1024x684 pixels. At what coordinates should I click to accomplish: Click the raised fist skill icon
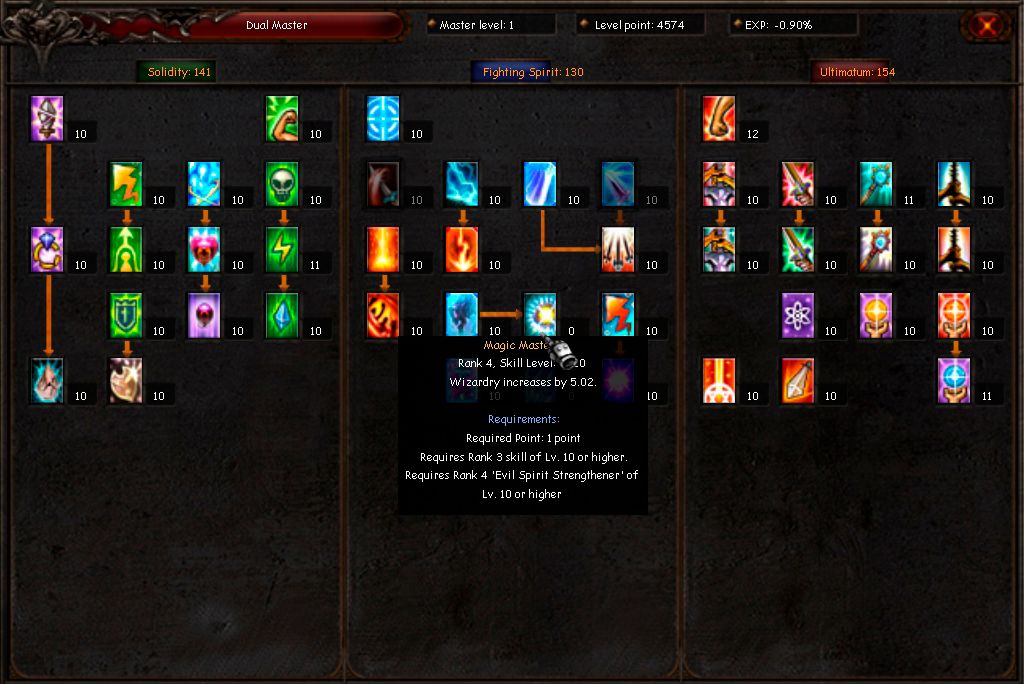click(x=719, y=120)
